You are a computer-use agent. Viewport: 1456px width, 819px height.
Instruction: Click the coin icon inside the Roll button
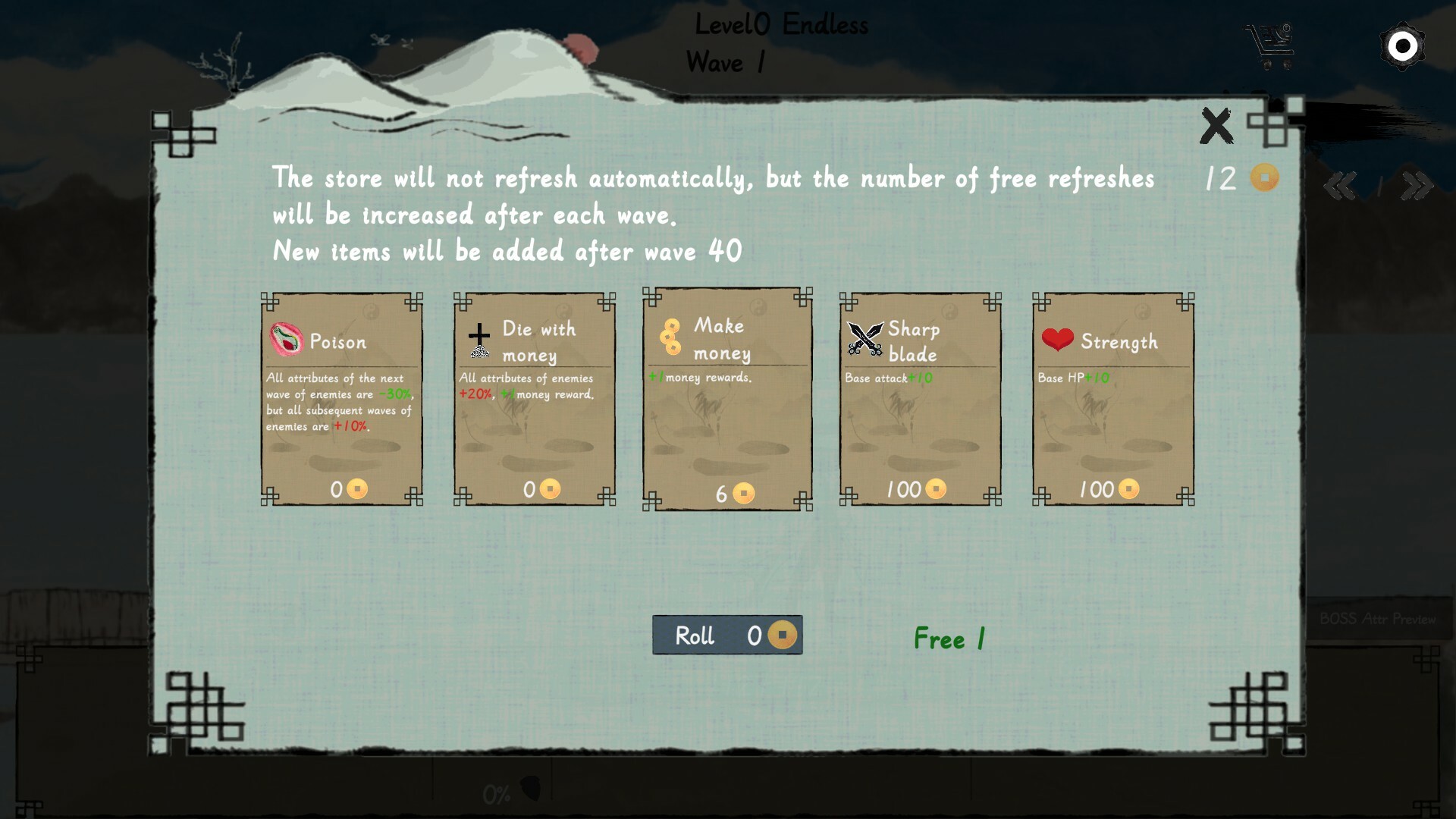tap(783, 635)
